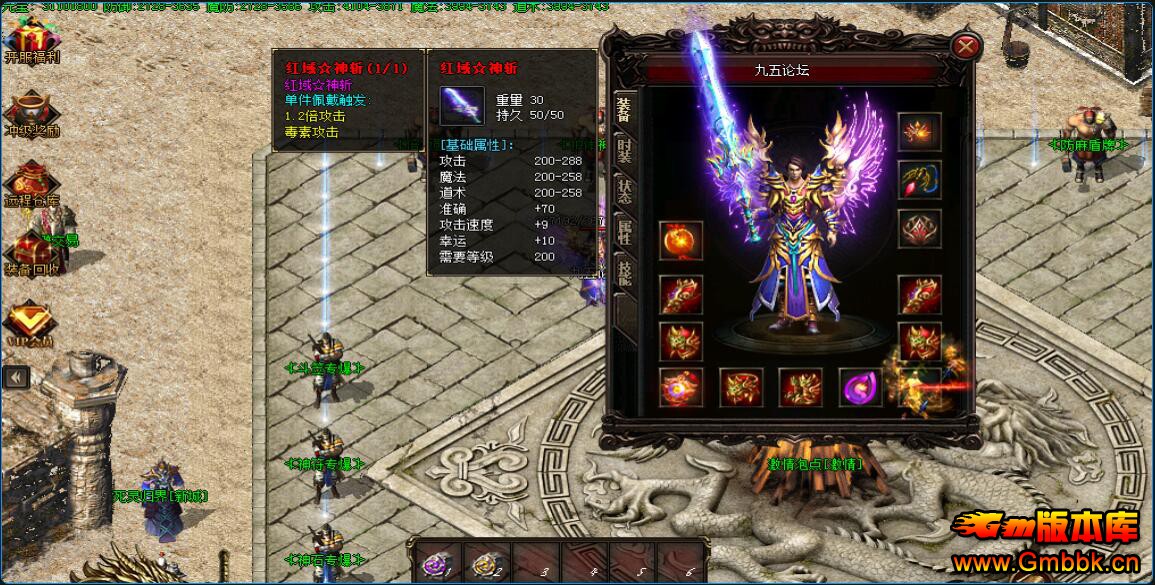Image resolution: width=1155 pixels, height=585 pixels.
Task: Open the 远程仓库 storage icon
Action: [x=30, y=183]
